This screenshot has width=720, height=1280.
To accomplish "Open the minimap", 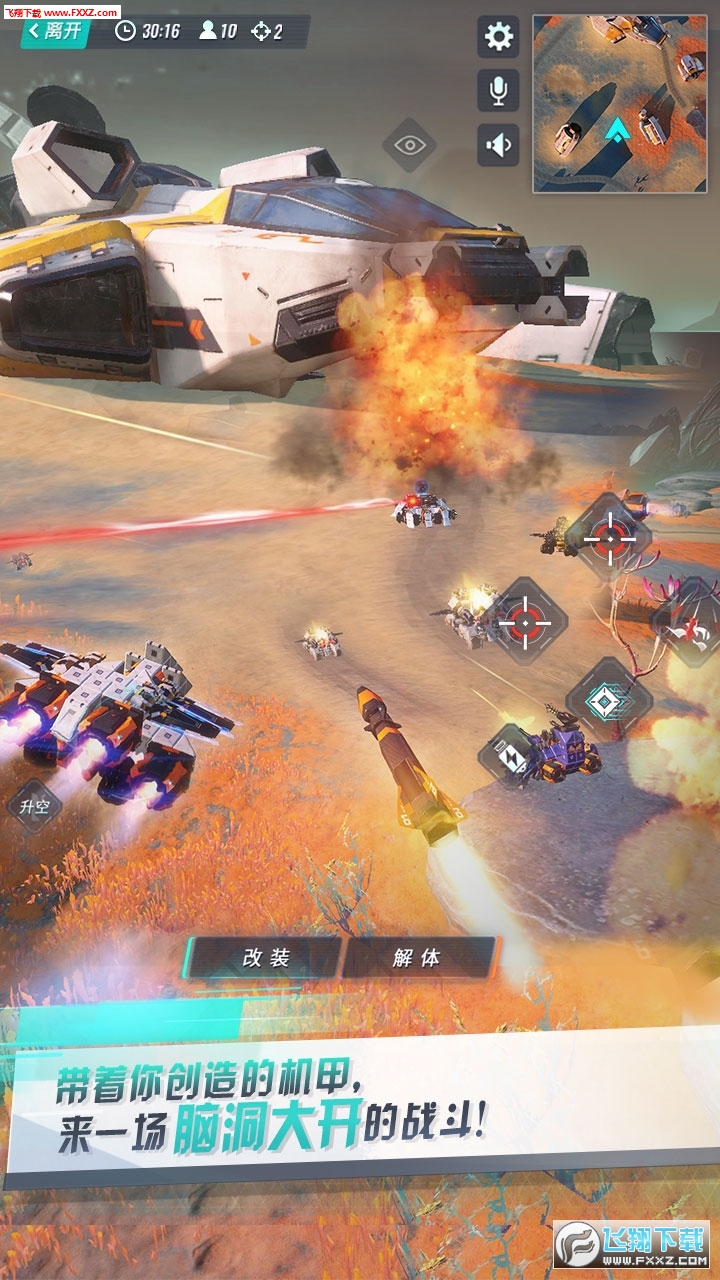I will [x=619, y=103].
